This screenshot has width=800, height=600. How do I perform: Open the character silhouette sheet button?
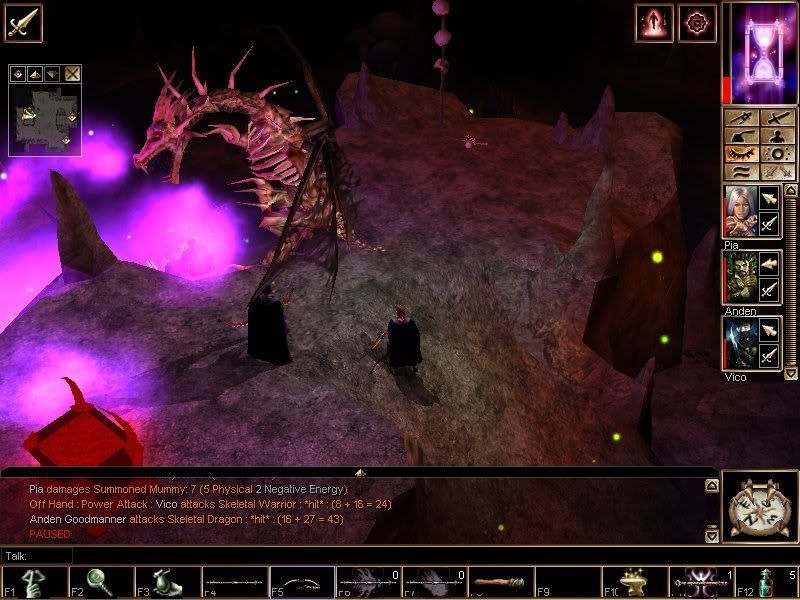tap(775, 136)
